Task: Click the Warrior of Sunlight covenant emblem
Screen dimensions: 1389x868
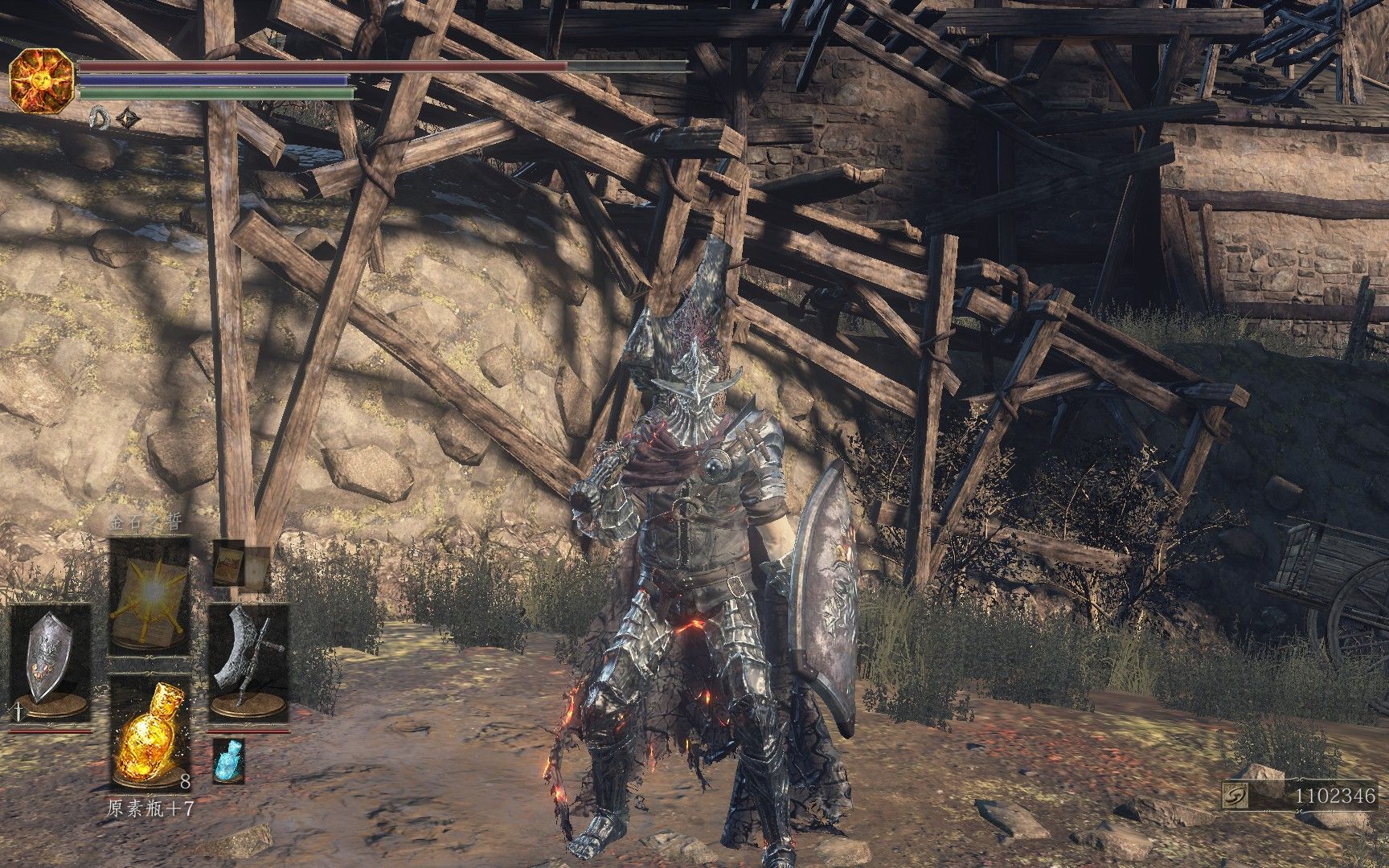Action: 42,80
